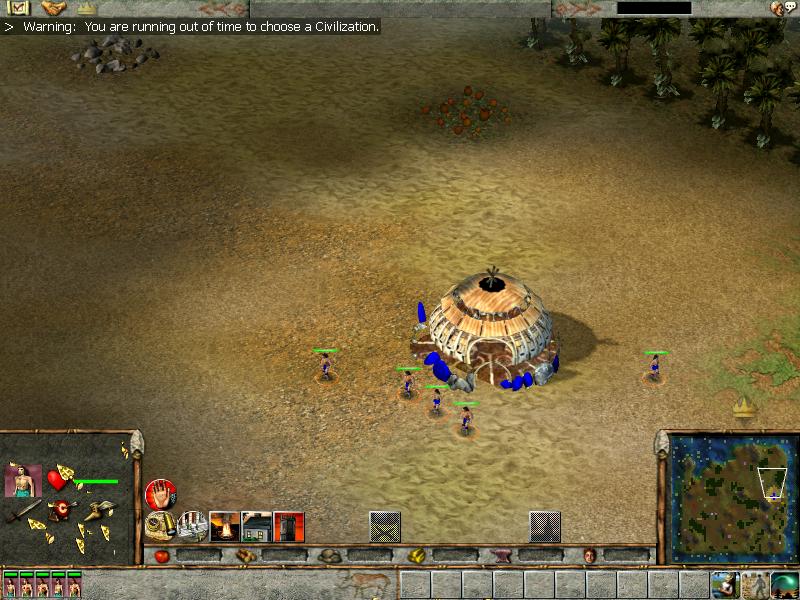800x600 pixels.
Task: Choose the red tower build icon
Action: (x=289, y=525)
